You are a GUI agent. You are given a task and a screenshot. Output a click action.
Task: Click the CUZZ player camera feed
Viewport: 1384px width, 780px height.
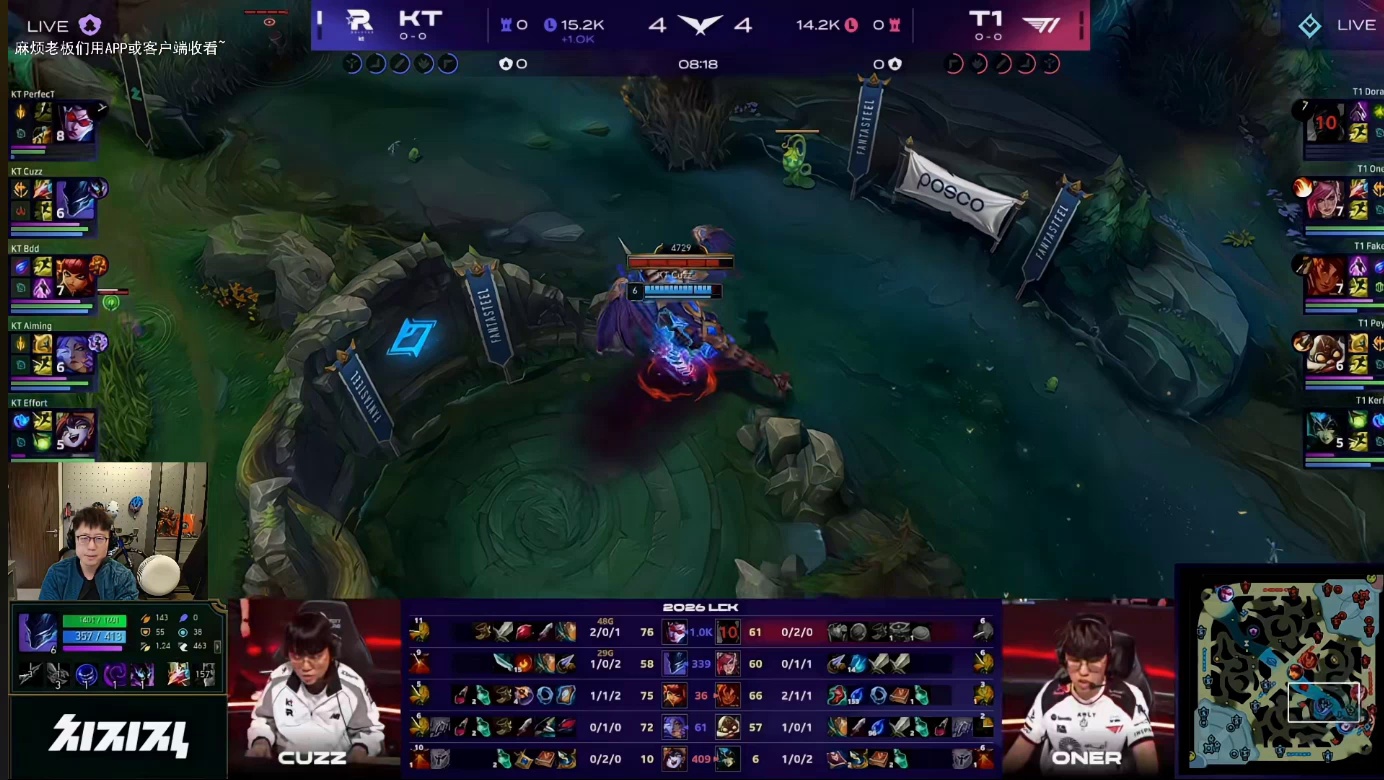pyautogui.click(x=313, y=686)
